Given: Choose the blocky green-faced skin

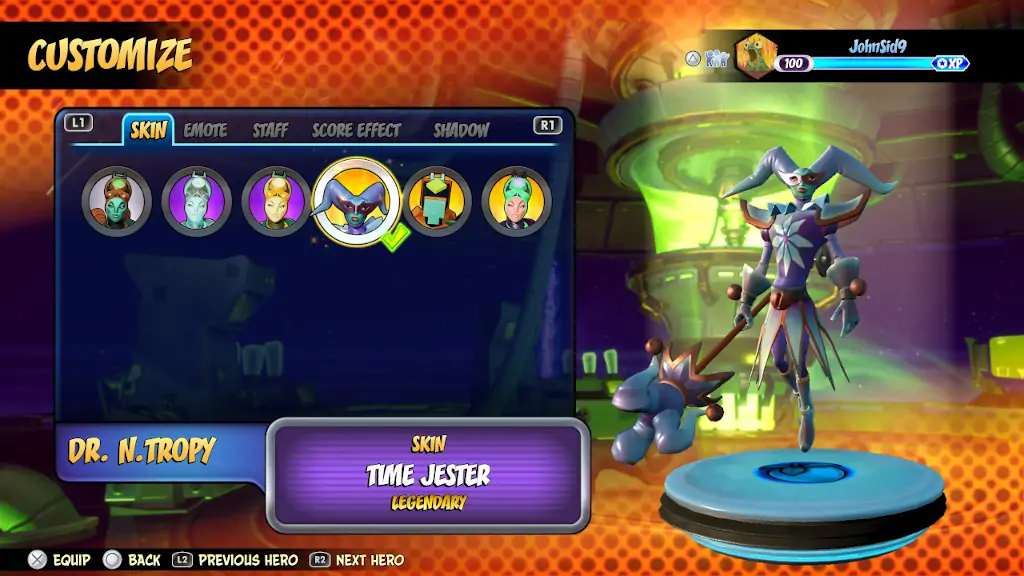Looking at the screenshot, I should click(x=437, y=201).
